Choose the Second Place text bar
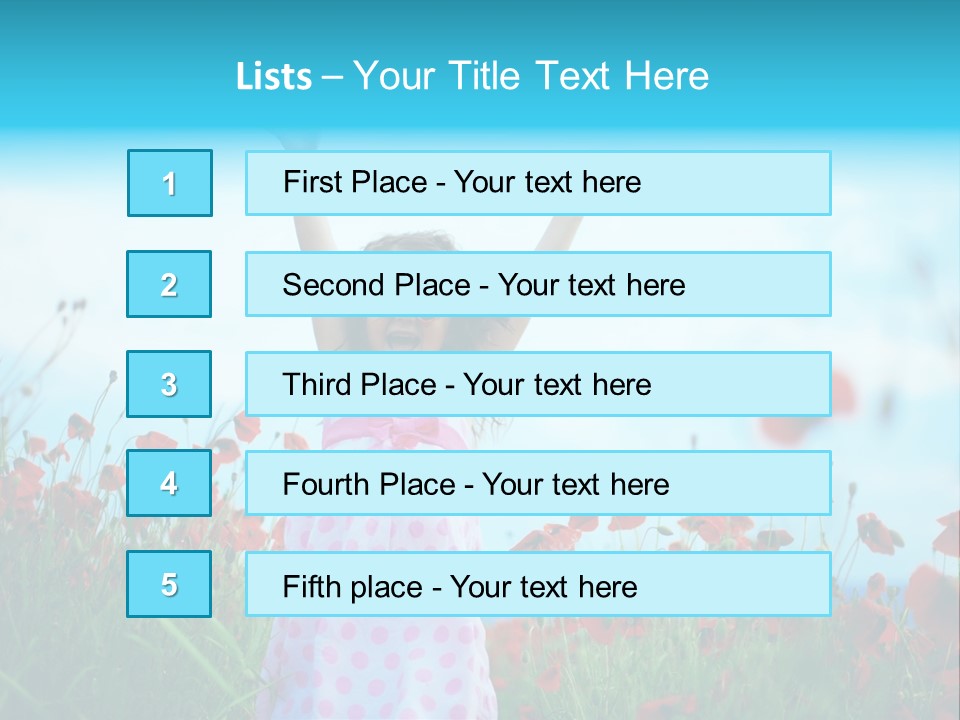960x720 pixels. pos(538,284)
